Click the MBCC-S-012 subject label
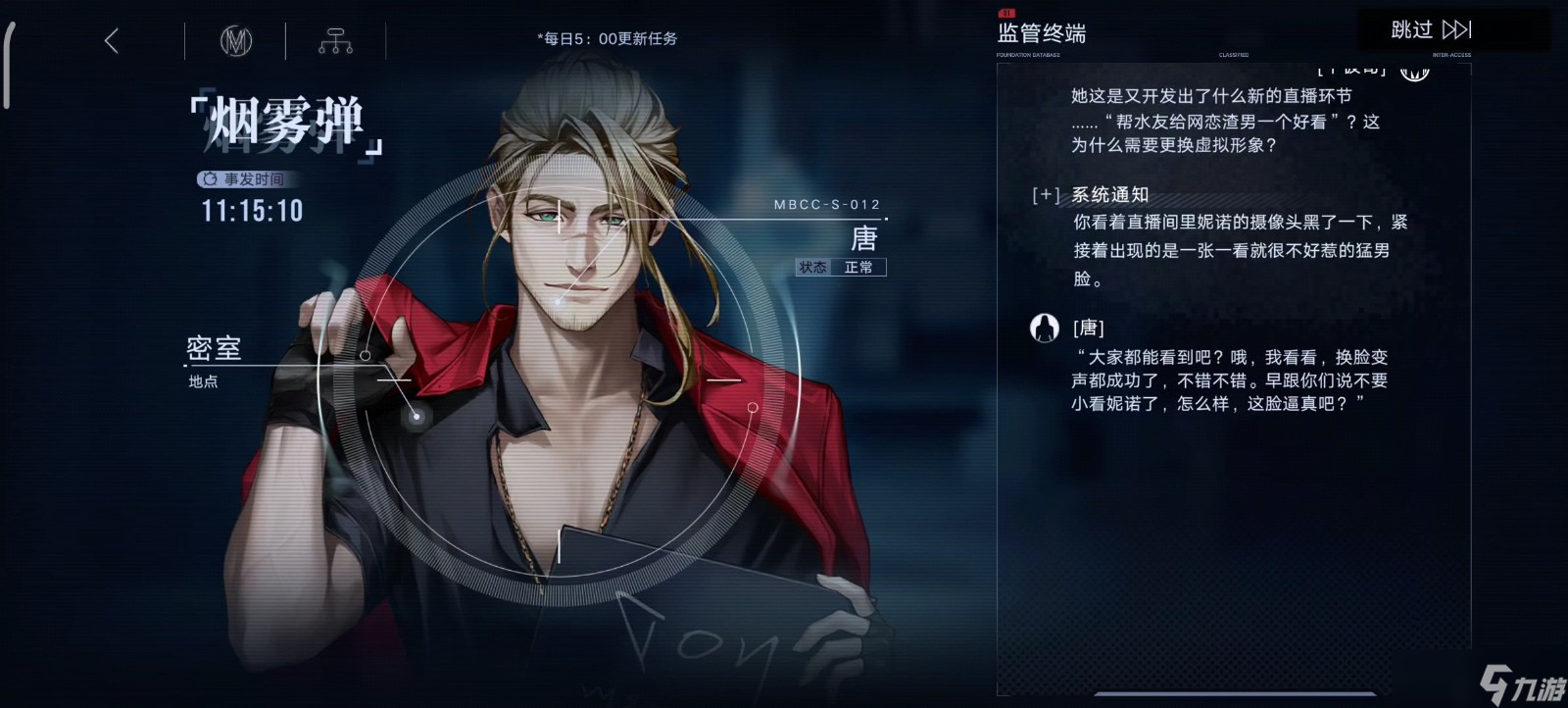 tap(825, 204)
